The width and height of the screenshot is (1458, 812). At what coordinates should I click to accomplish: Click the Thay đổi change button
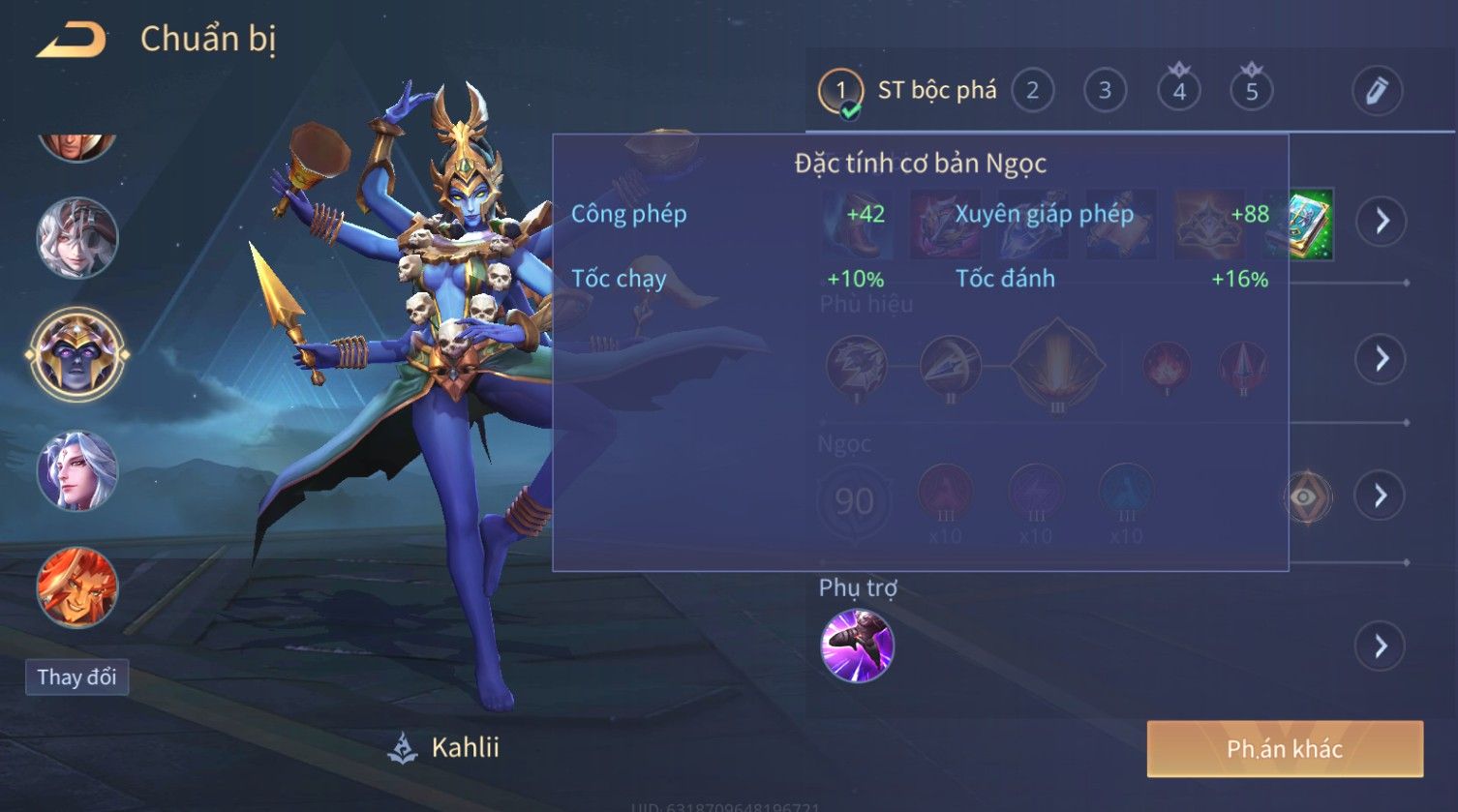point(76,677)
